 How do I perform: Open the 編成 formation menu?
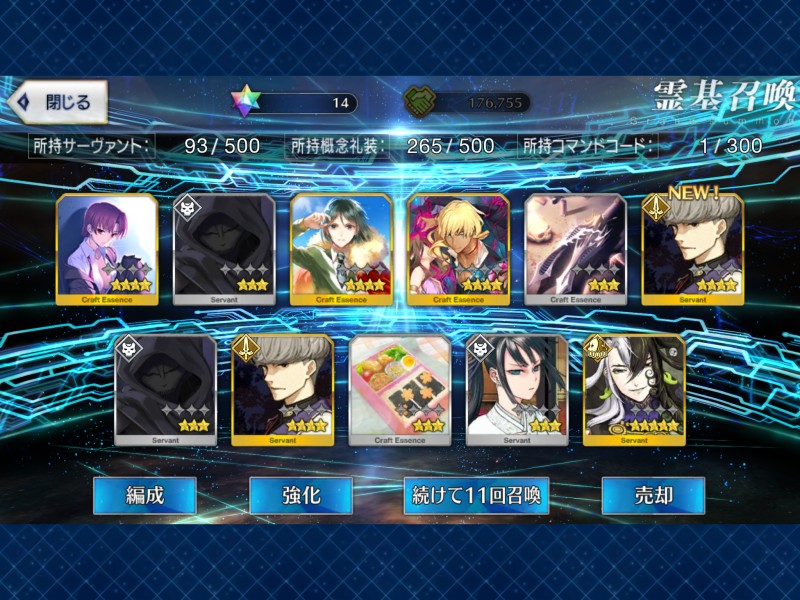(144, 495)
